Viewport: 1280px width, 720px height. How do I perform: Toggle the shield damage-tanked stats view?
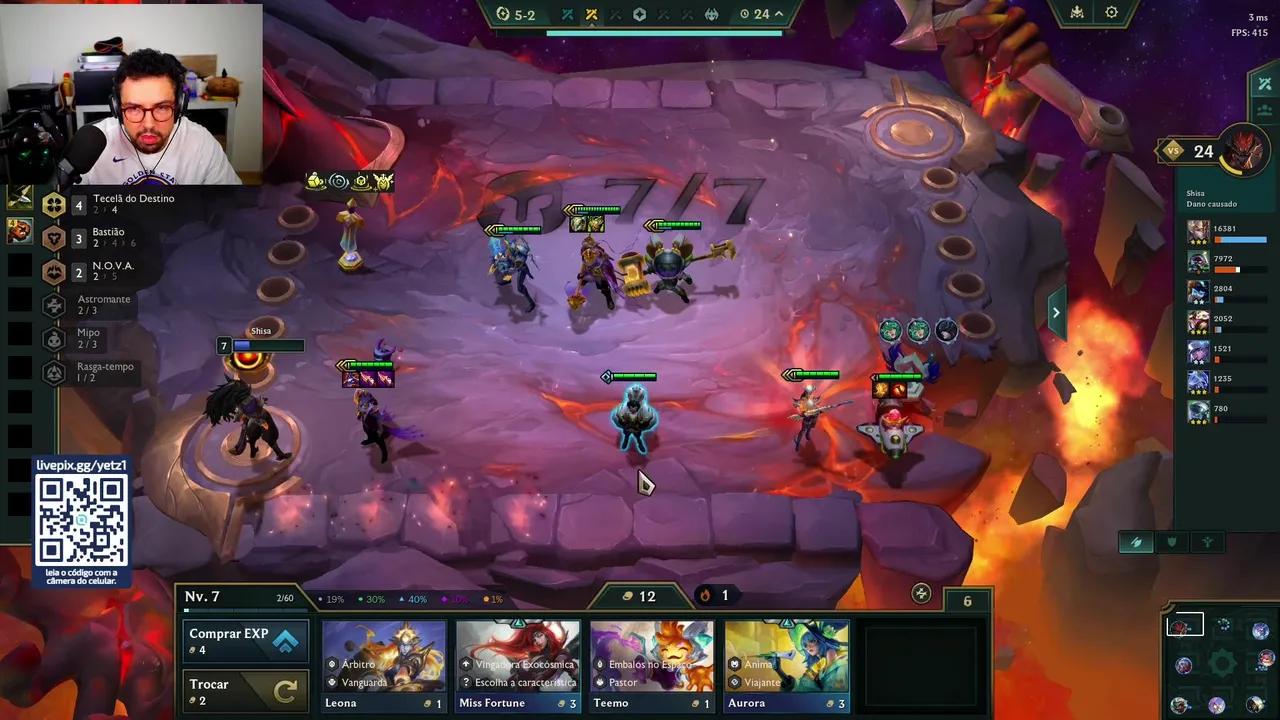point(1171,541)
